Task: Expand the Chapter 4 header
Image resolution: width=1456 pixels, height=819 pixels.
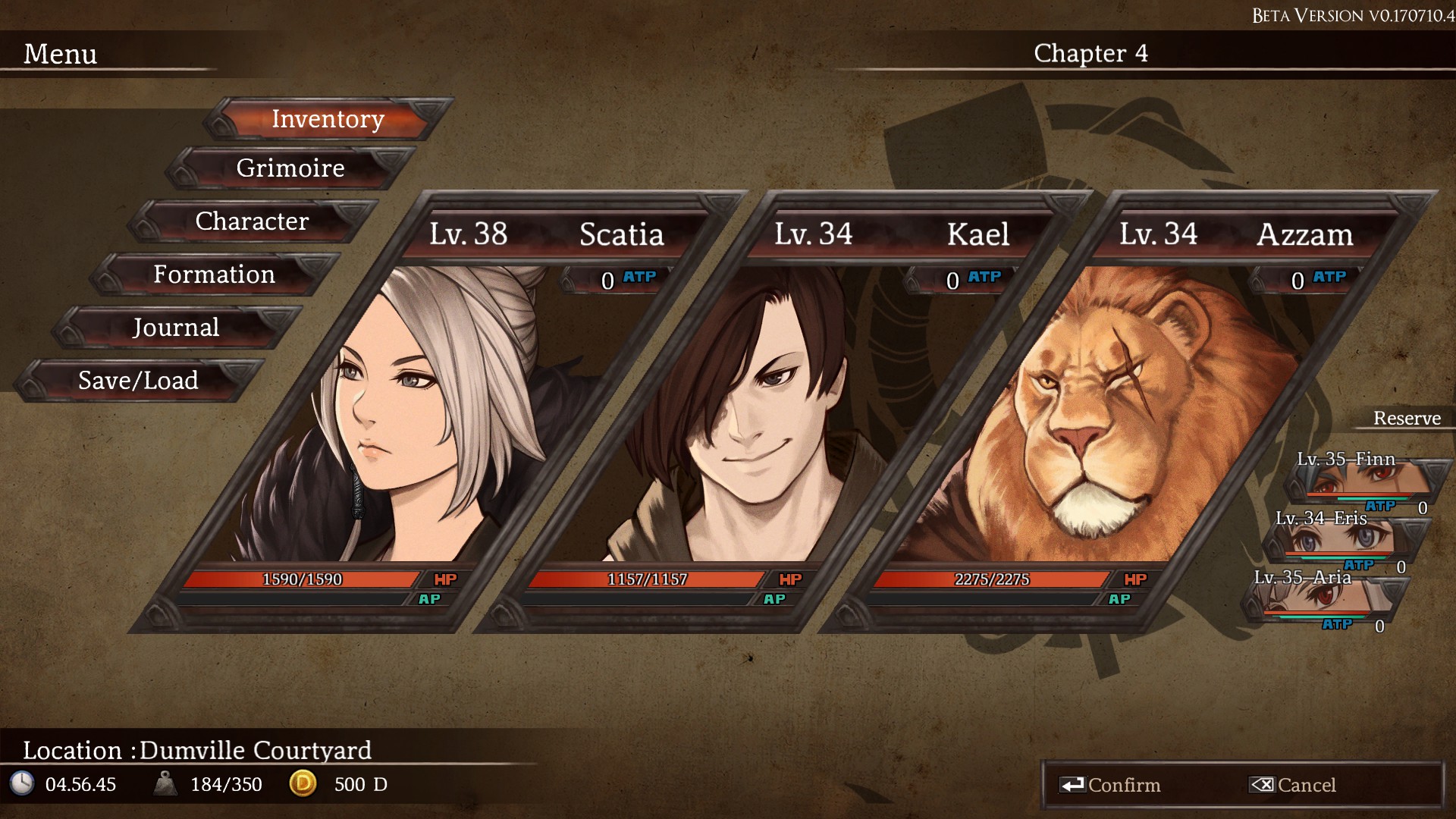Action: point(1092,54)
